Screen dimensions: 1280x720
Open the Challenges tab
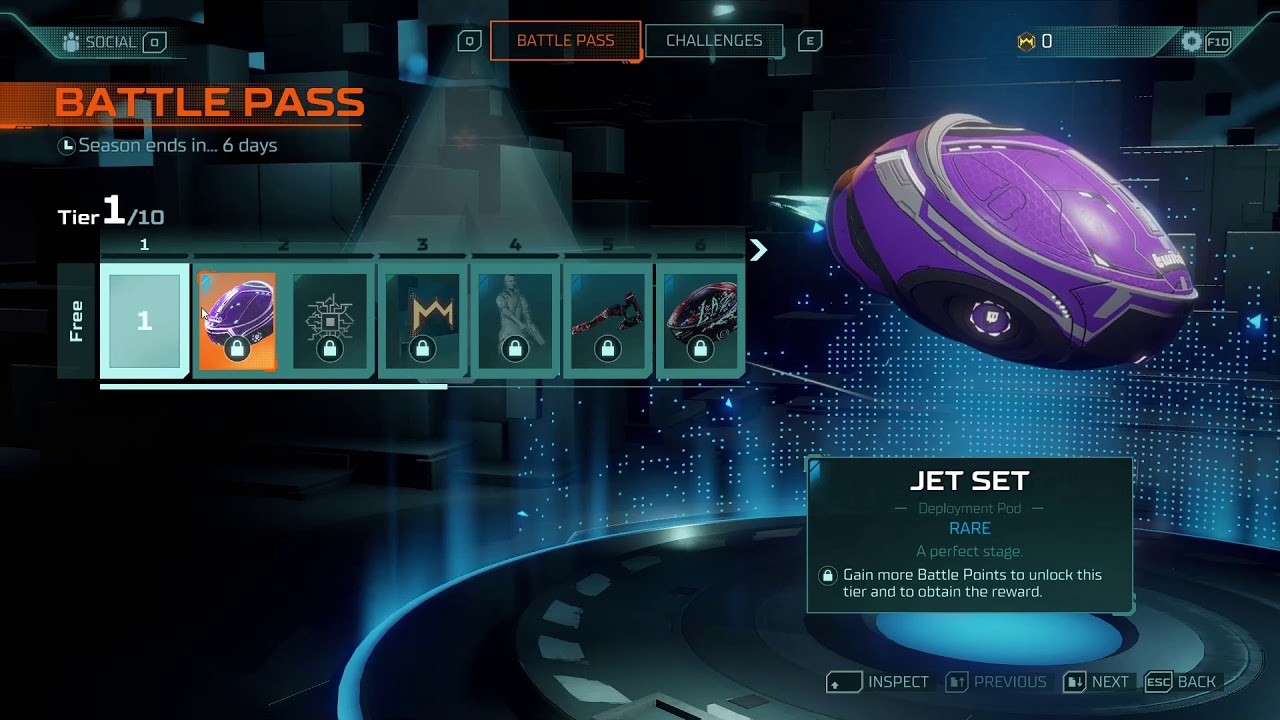(x=713, y=41)
